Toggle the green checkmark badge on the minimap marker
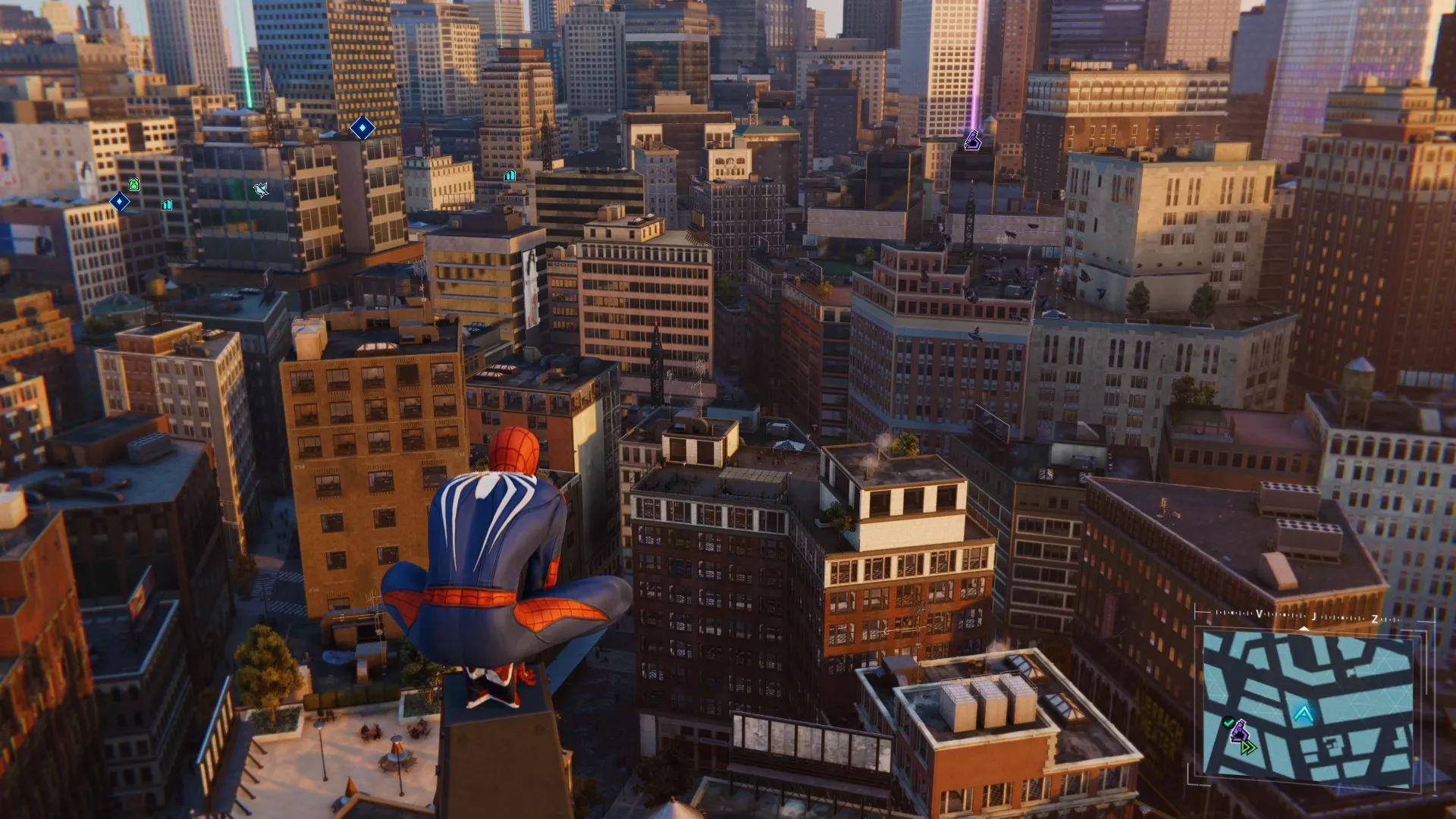Viewport: 1456px width, 819px height. point(1228,721)
